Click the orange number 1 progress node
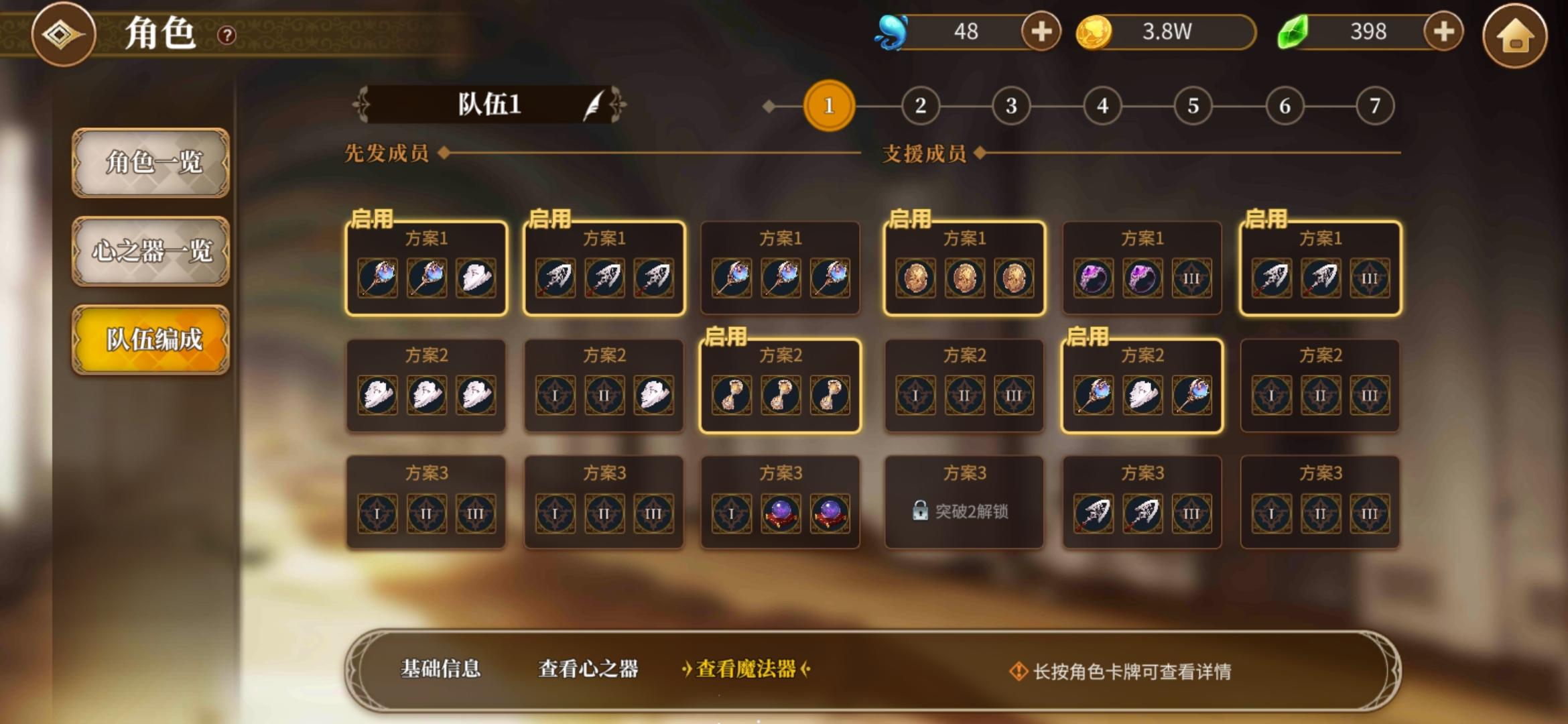The image size is (1568, 724). [x=828, y=106]
